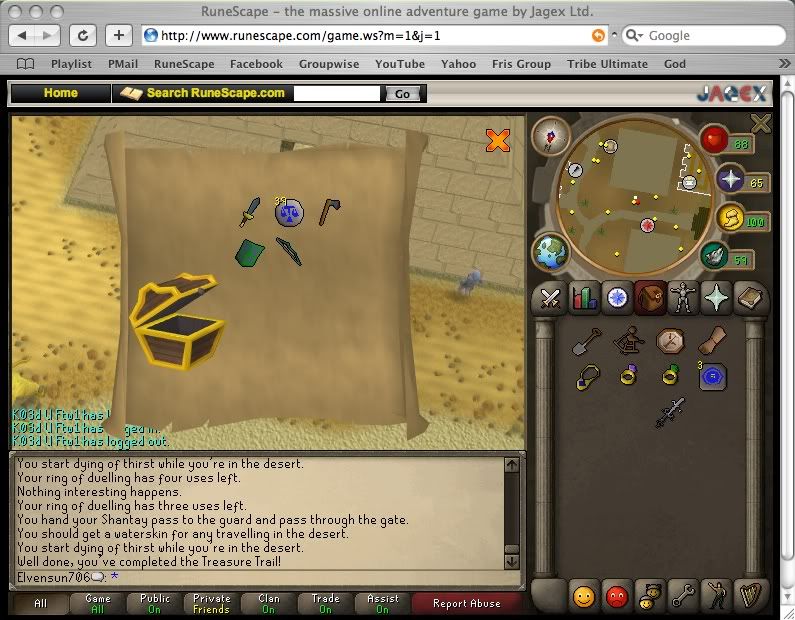Image resolution: width=795 pixels, height=620 pixels.
Task: Open the world map globe button
Action: pyautogui.click(x=551, y=251)
